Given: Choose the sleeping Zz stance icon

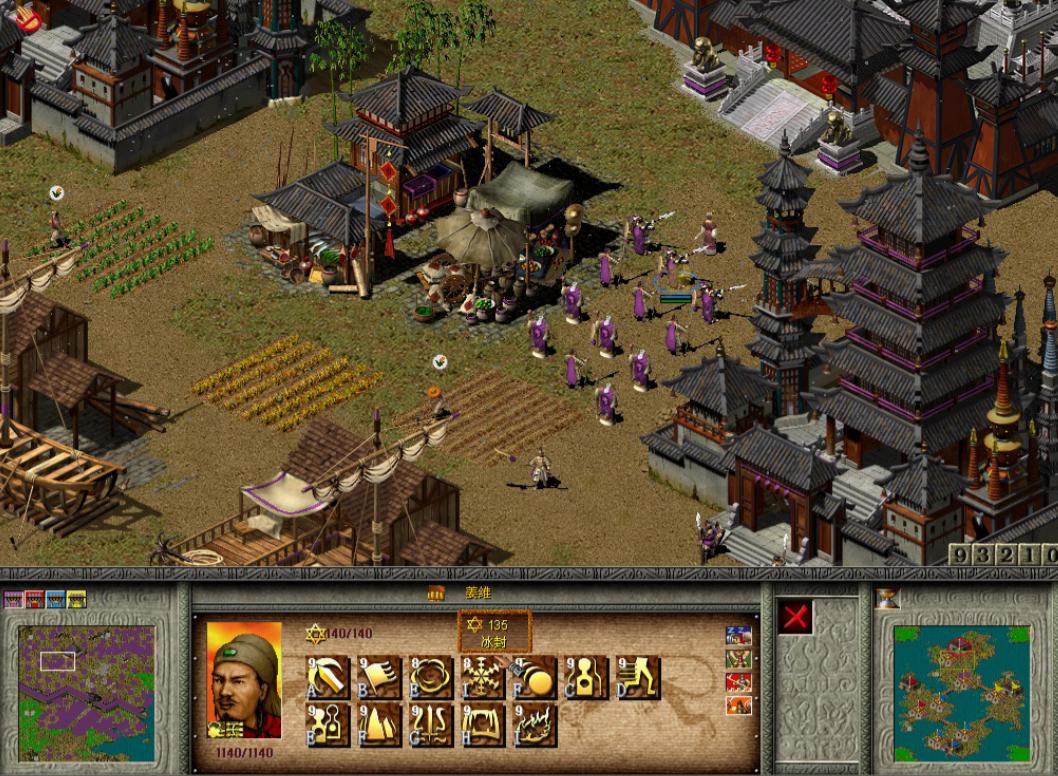Looking at the screenshot, I should tap(739, 636).
